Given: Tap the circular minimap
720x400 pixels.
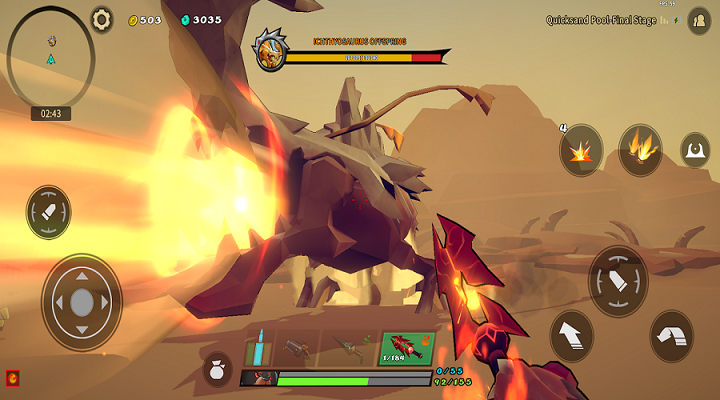Looking at the screenshot, I should [x=49, y=52].
